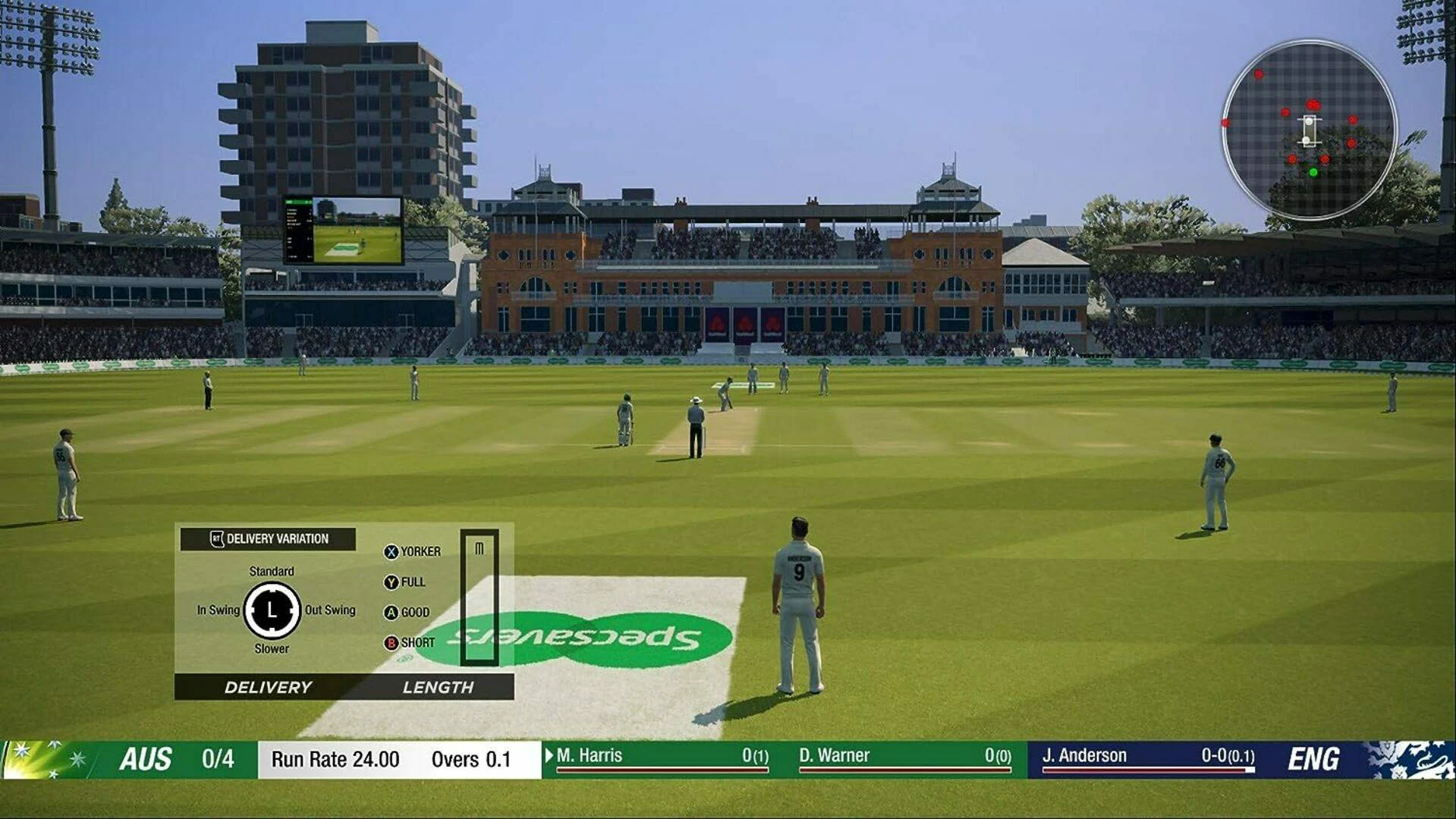This screenshot has width=1456, height=819.
Task: Pick the Short length option
Action: tap(410, 642)
